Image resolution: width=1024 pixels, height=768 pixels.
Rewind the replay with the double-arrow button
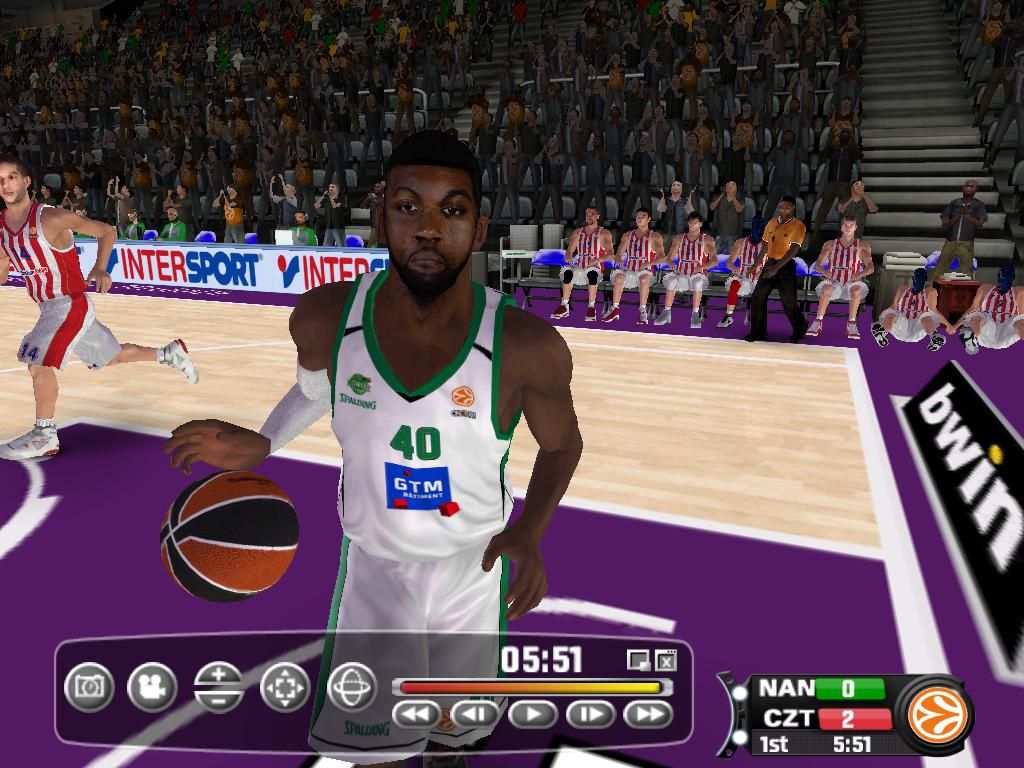(x=417, y=714)
